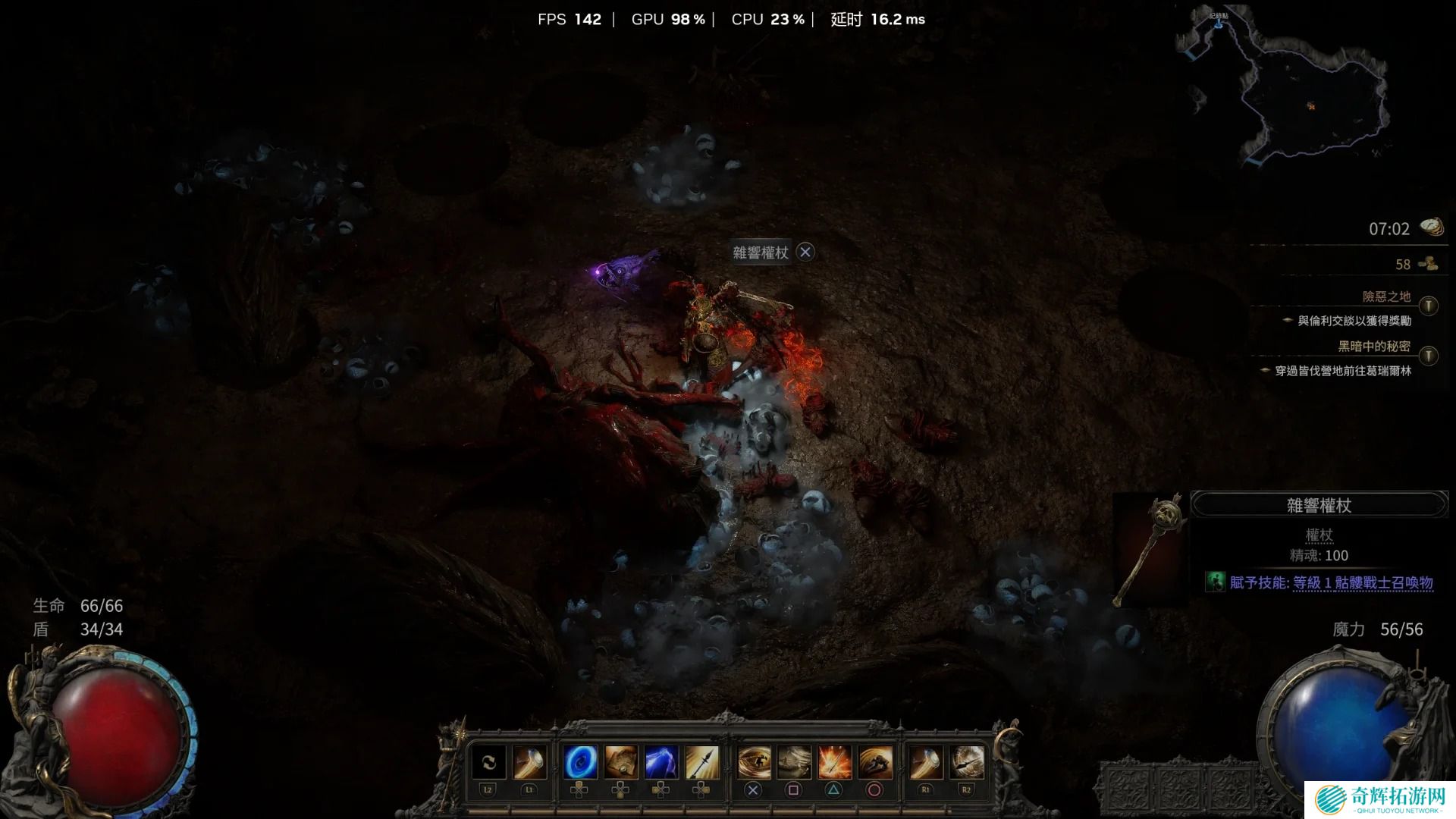Image resolution: width=1456 pixels, height=819 pixels.
Task: Activate the blue swirling portal skill
Action: coord(580,762)
